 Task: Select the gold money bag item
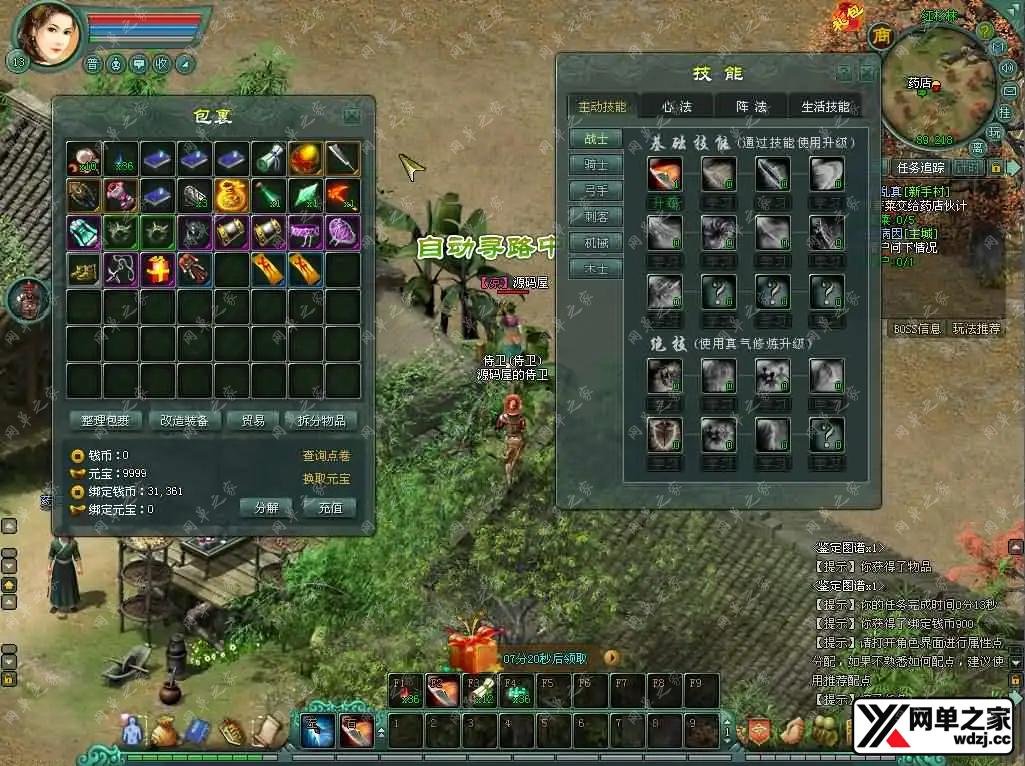tap(232, 194)
